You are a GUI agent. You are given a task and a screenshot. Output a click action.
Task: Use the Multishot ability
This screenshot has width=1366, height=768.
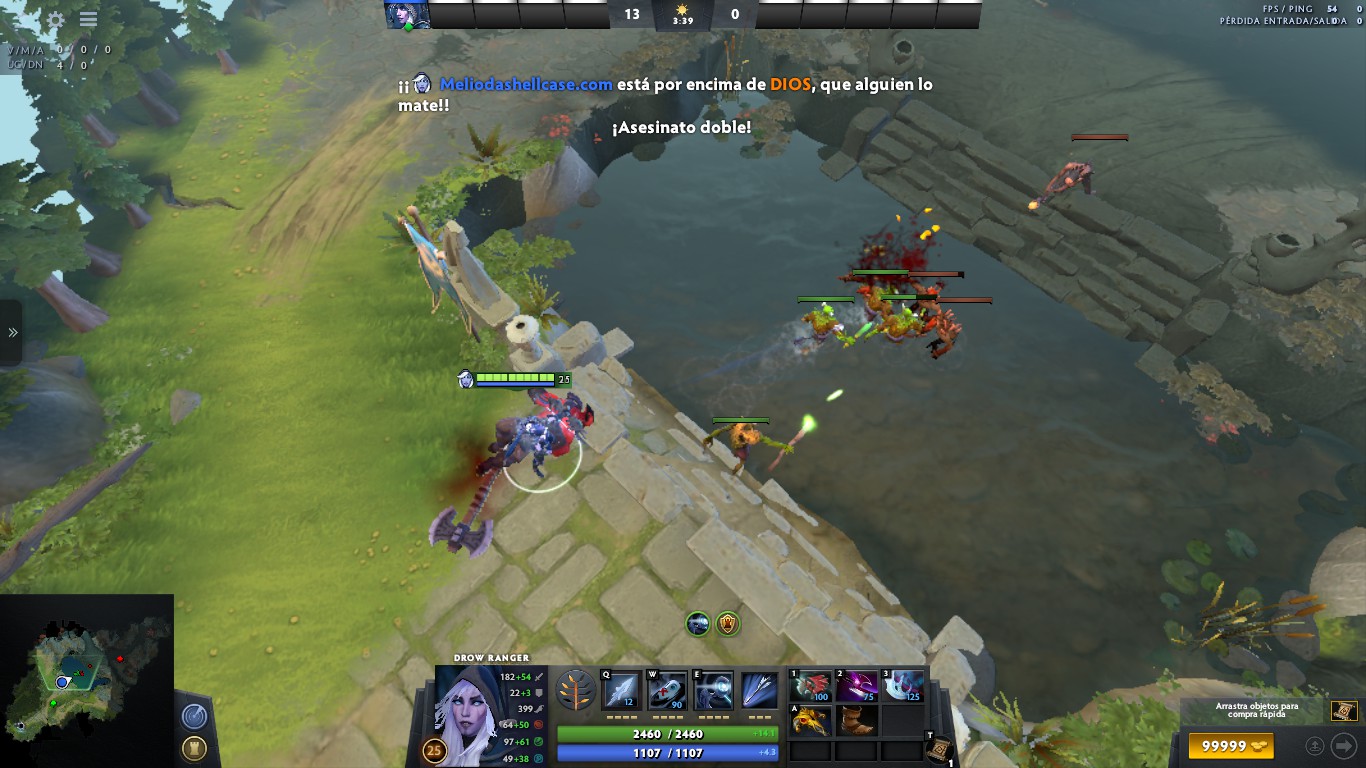pos(714,690)
